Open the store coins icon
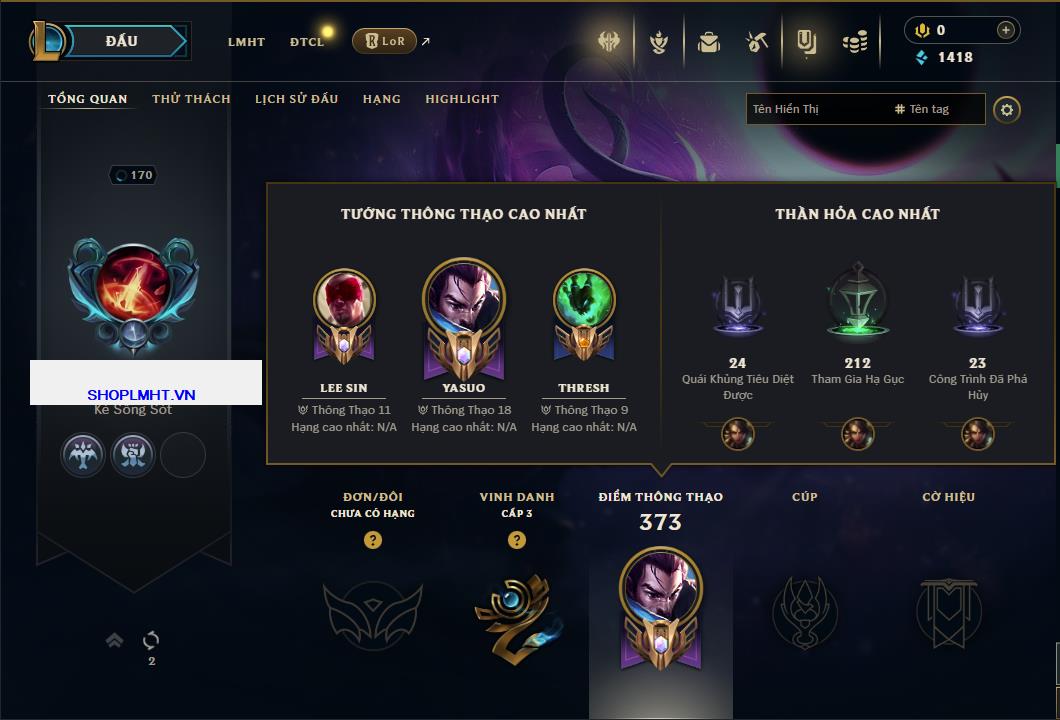Viewport: 1060px width, 720px height. click(x=854, y=42)
